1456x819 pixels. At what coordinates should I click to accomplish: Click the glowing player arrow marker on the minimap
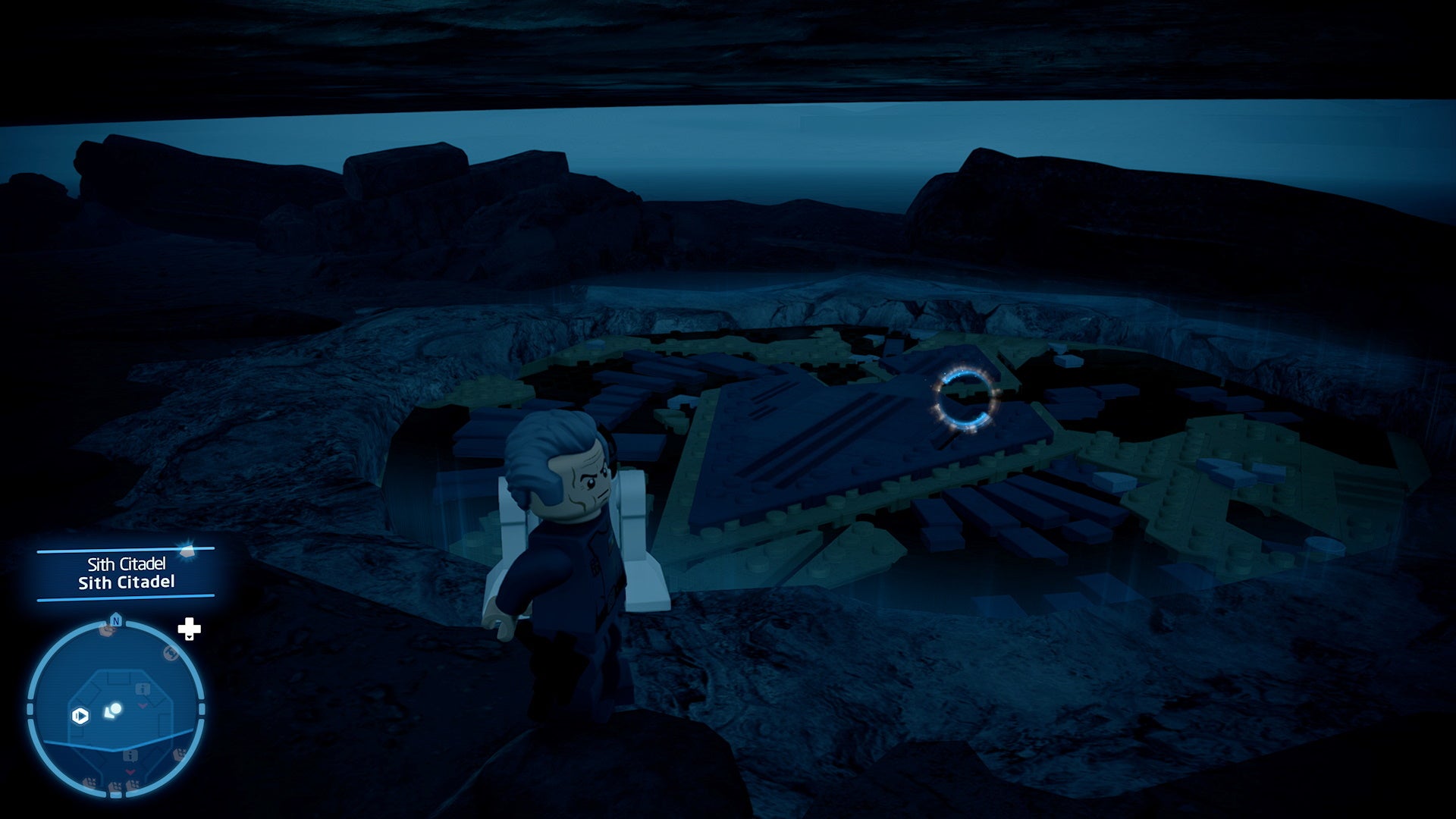(113, 711)
